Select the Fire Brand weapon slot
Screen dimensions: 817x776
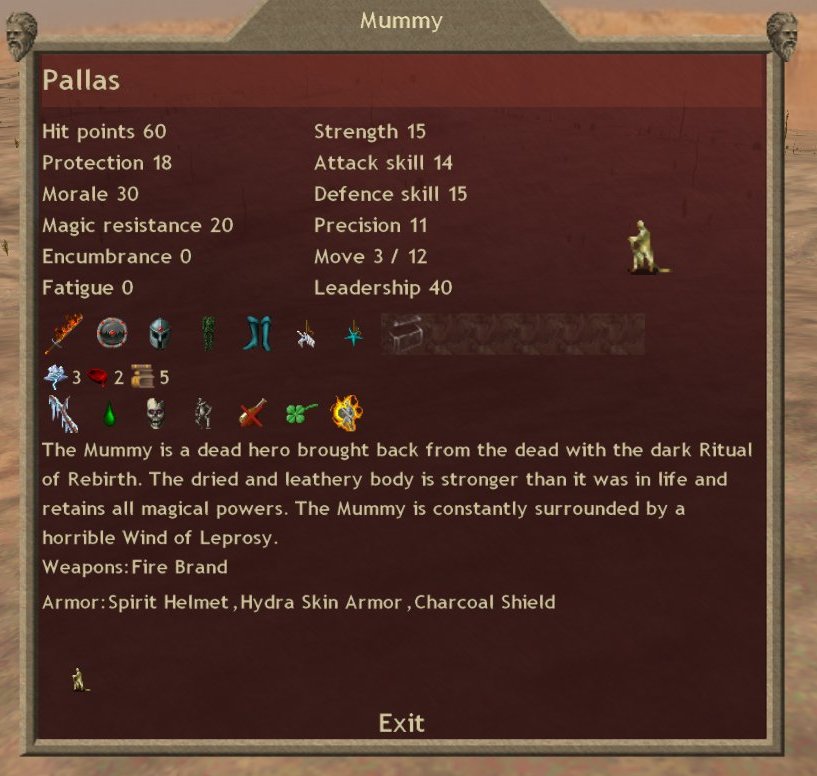[x=62, y=333]
